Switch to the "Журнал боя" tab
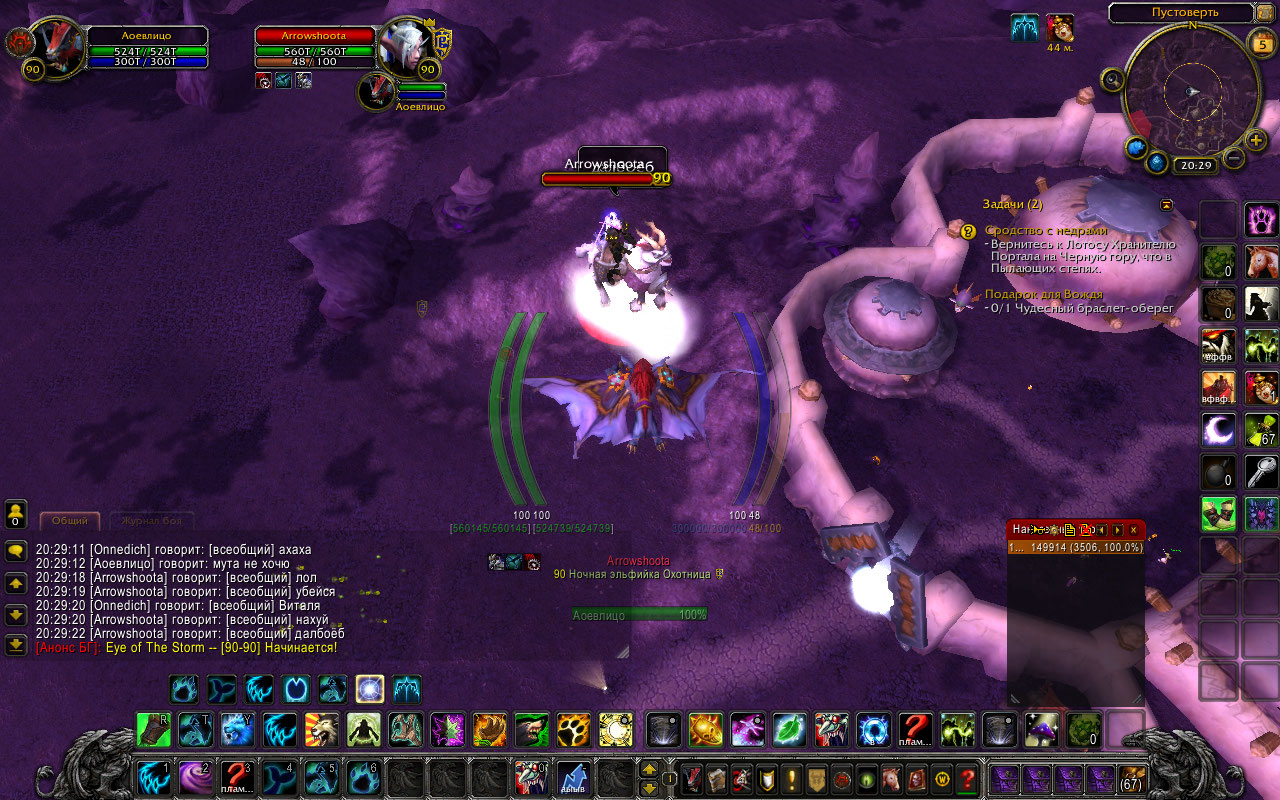The height and width of the screenshot is (800, 1280). (x=151, y=521)
